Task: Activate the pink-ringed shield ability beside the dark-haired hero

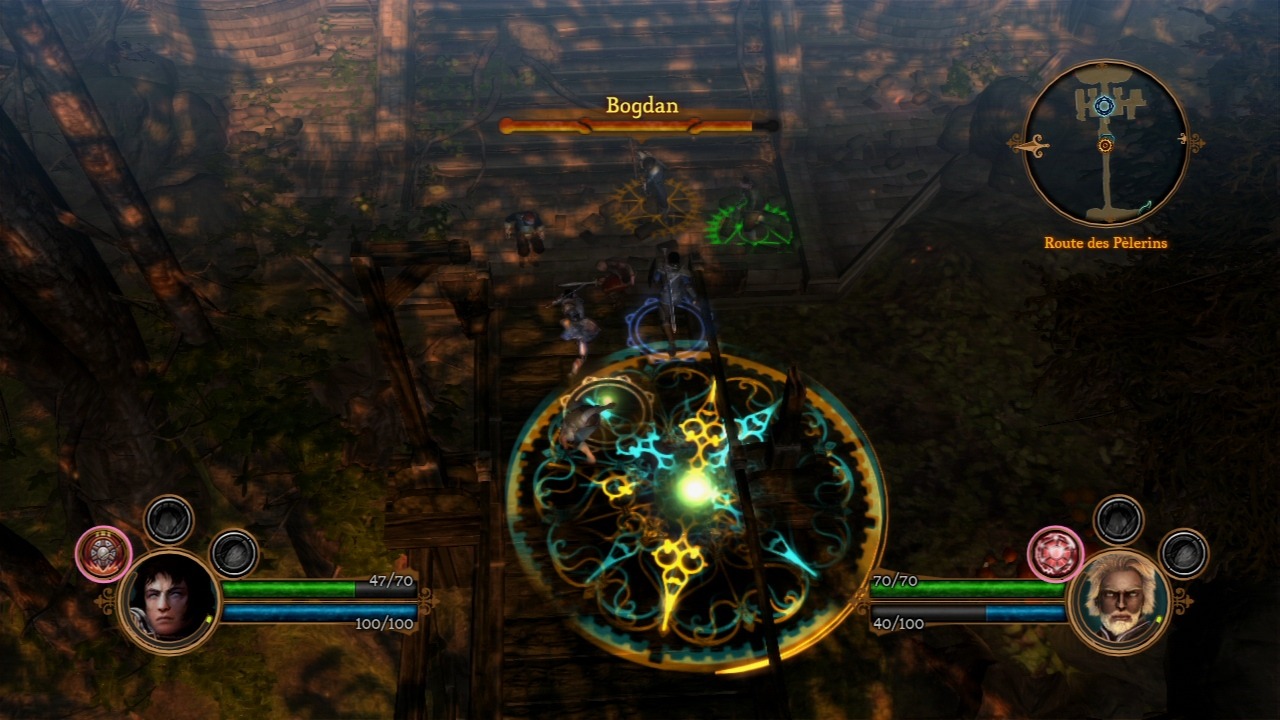Action: click(103, 554)
